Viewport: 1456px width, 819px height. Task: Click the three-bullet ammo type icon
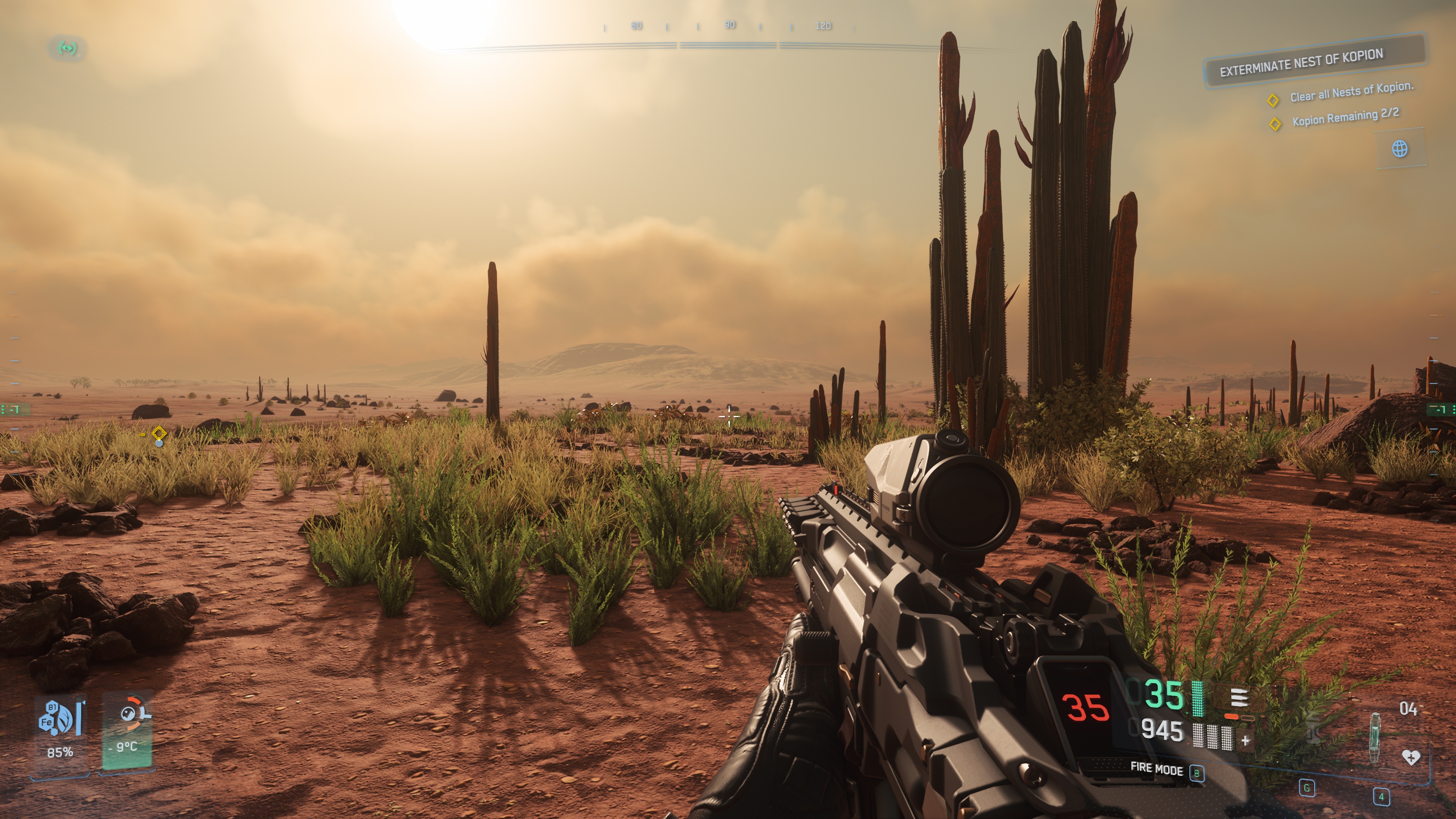point(1239,698)
